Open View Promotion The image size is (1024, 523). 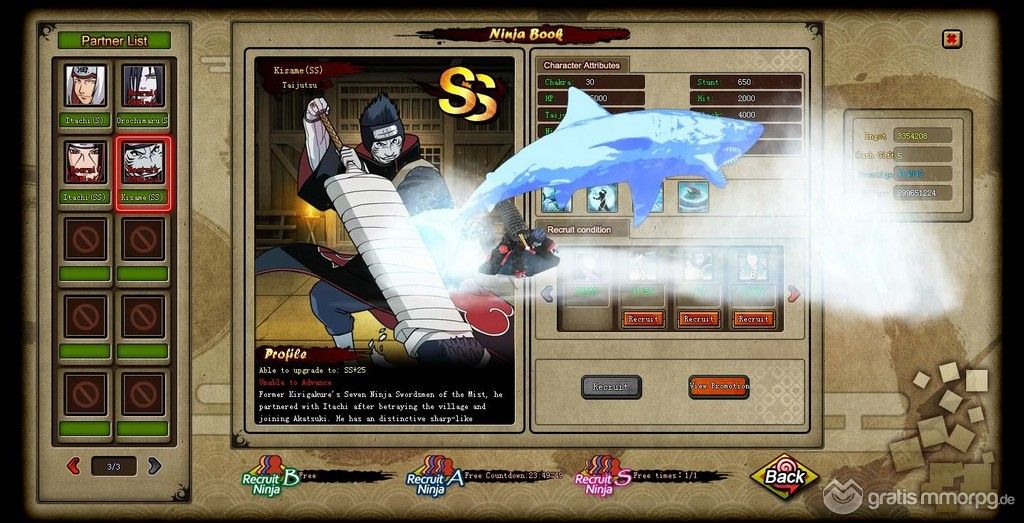[718, 386]
